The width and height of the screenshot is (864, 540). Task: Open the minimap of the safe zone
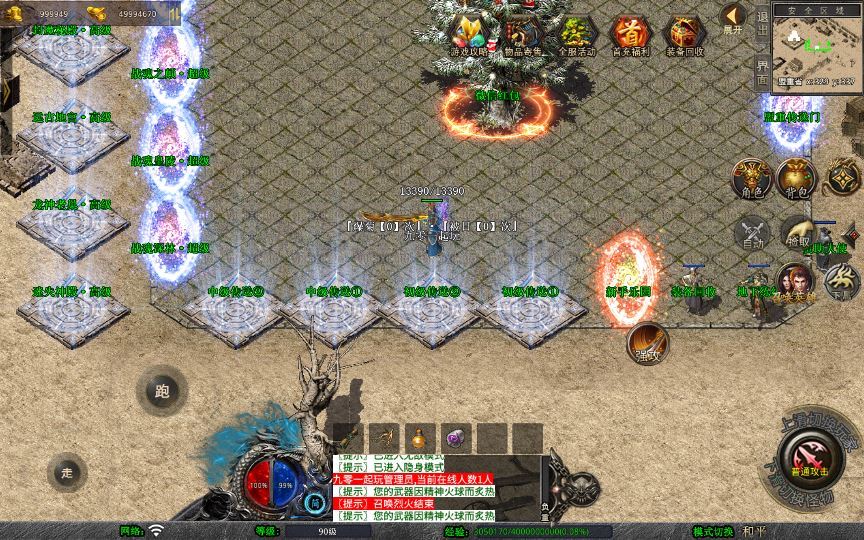click(x=817, y=45)
